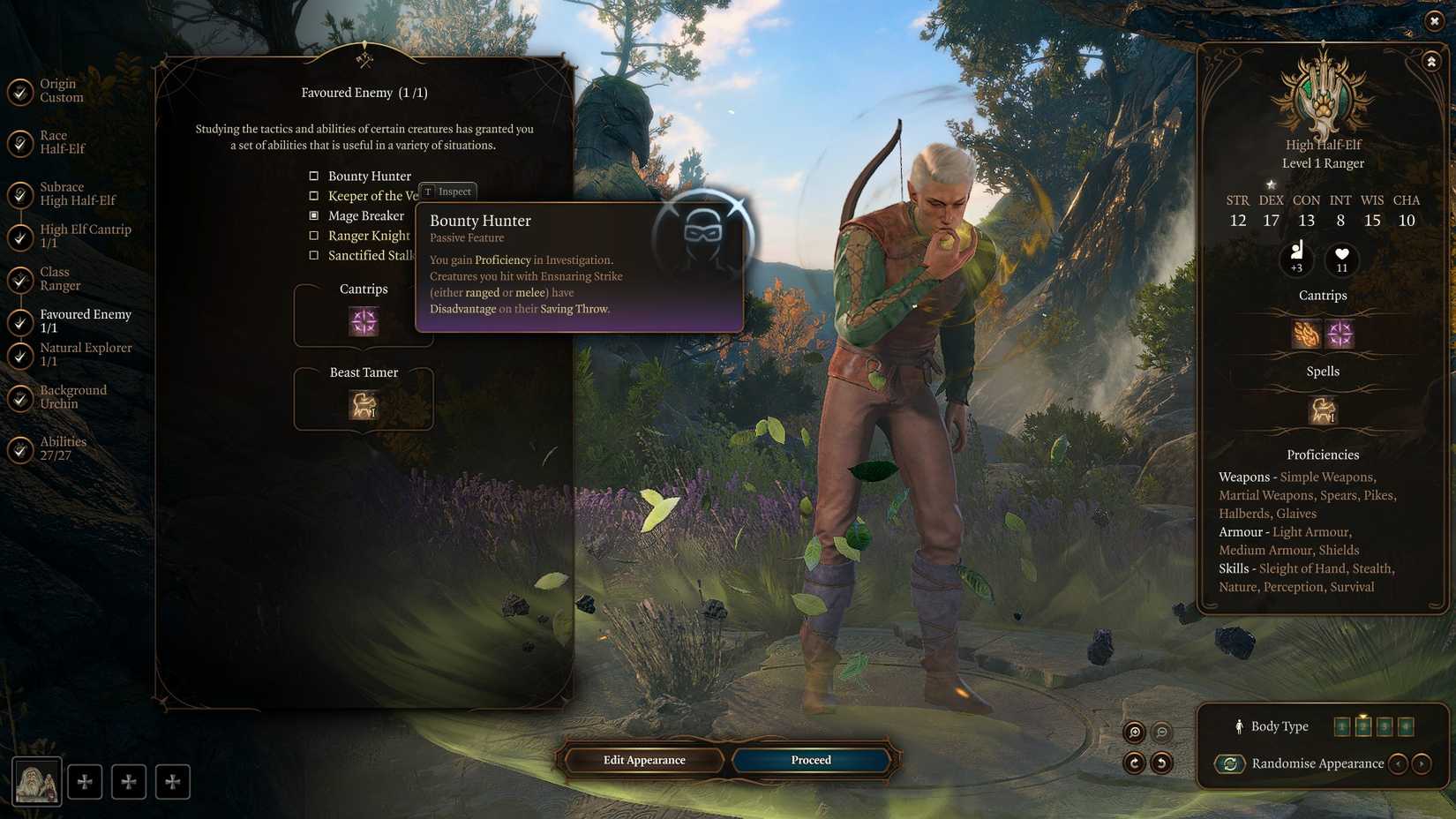Uncheck the Mage Breaker option

click(x=314, y=214)
